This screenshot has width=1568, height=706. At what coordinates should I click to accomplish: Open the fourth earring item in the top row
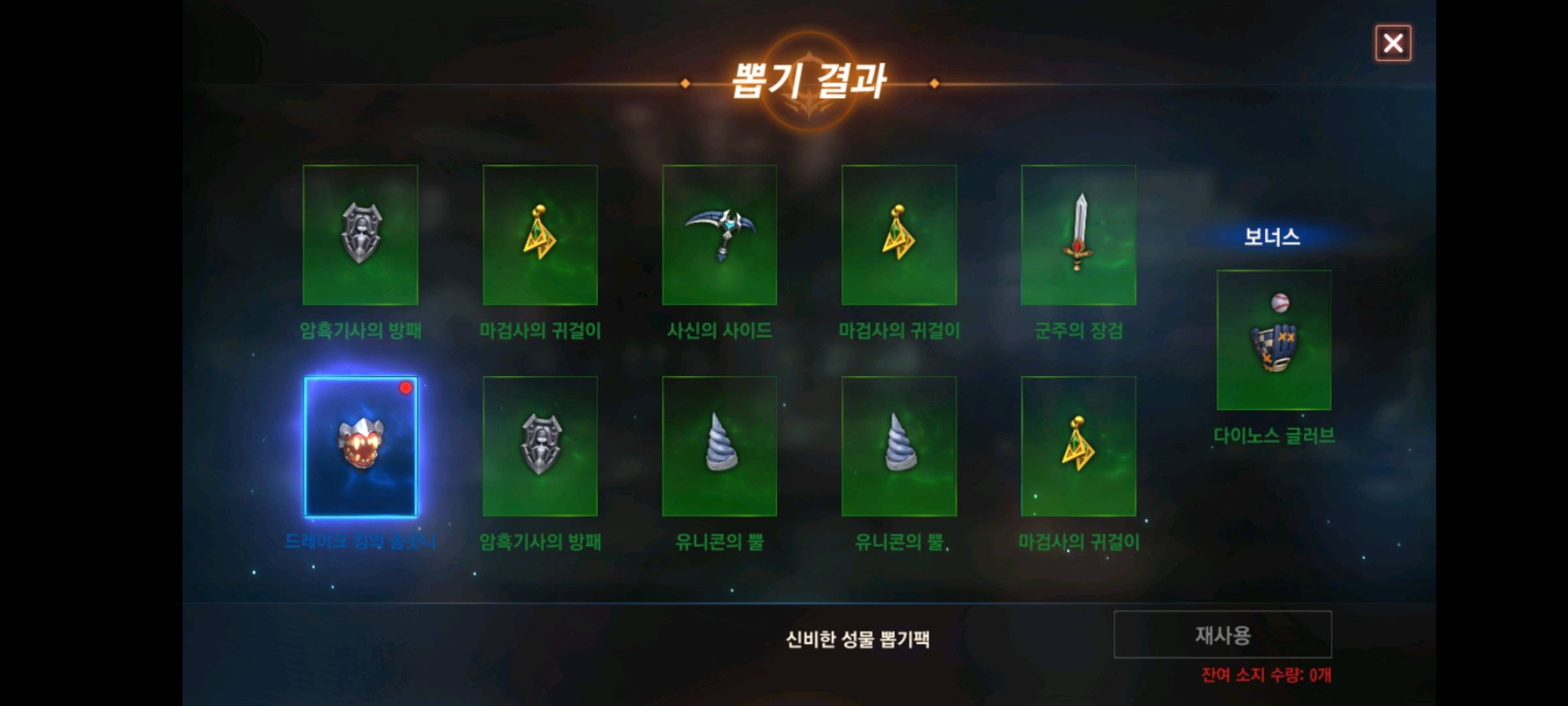(x=898, y=235)
